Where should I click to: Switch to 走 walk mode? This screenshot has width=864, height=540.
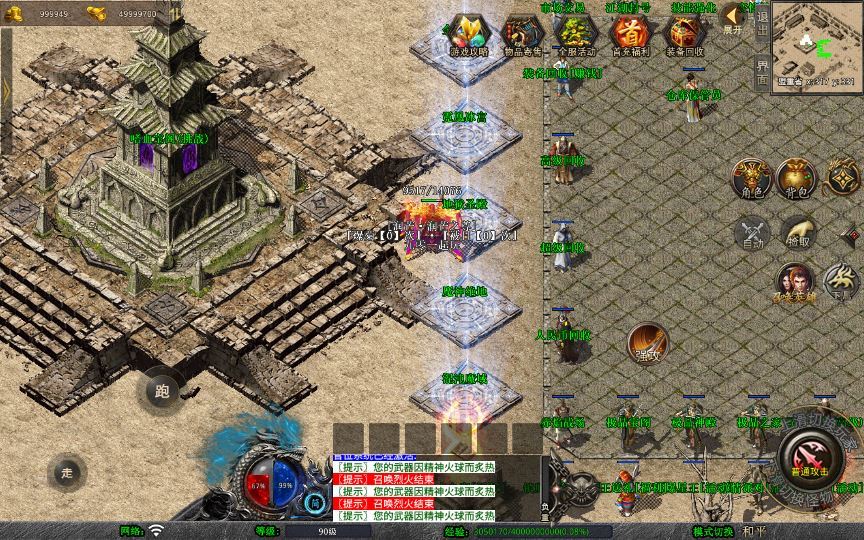[67, 471]
